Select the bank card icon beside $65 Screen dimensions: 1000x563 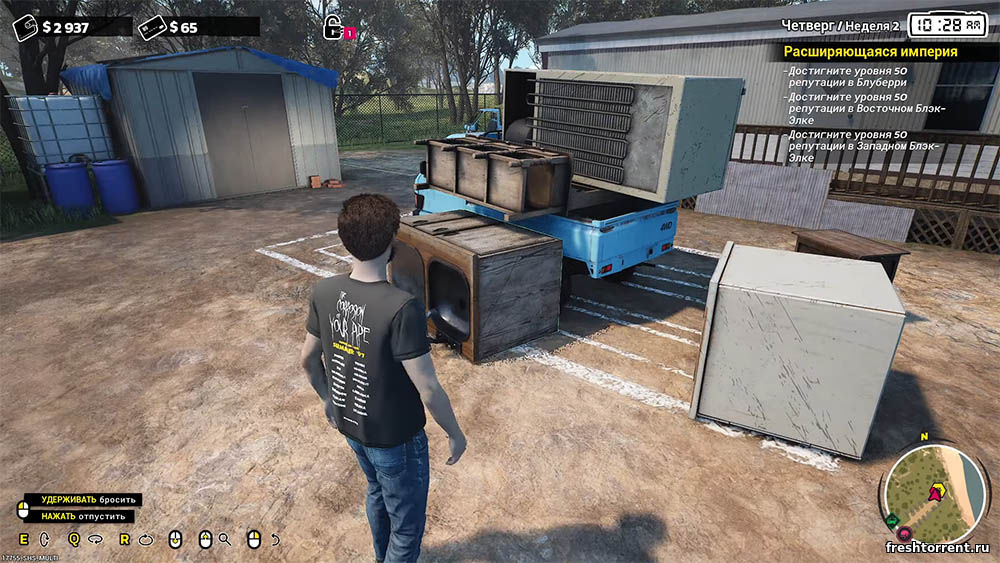click(x=152, y=27)
